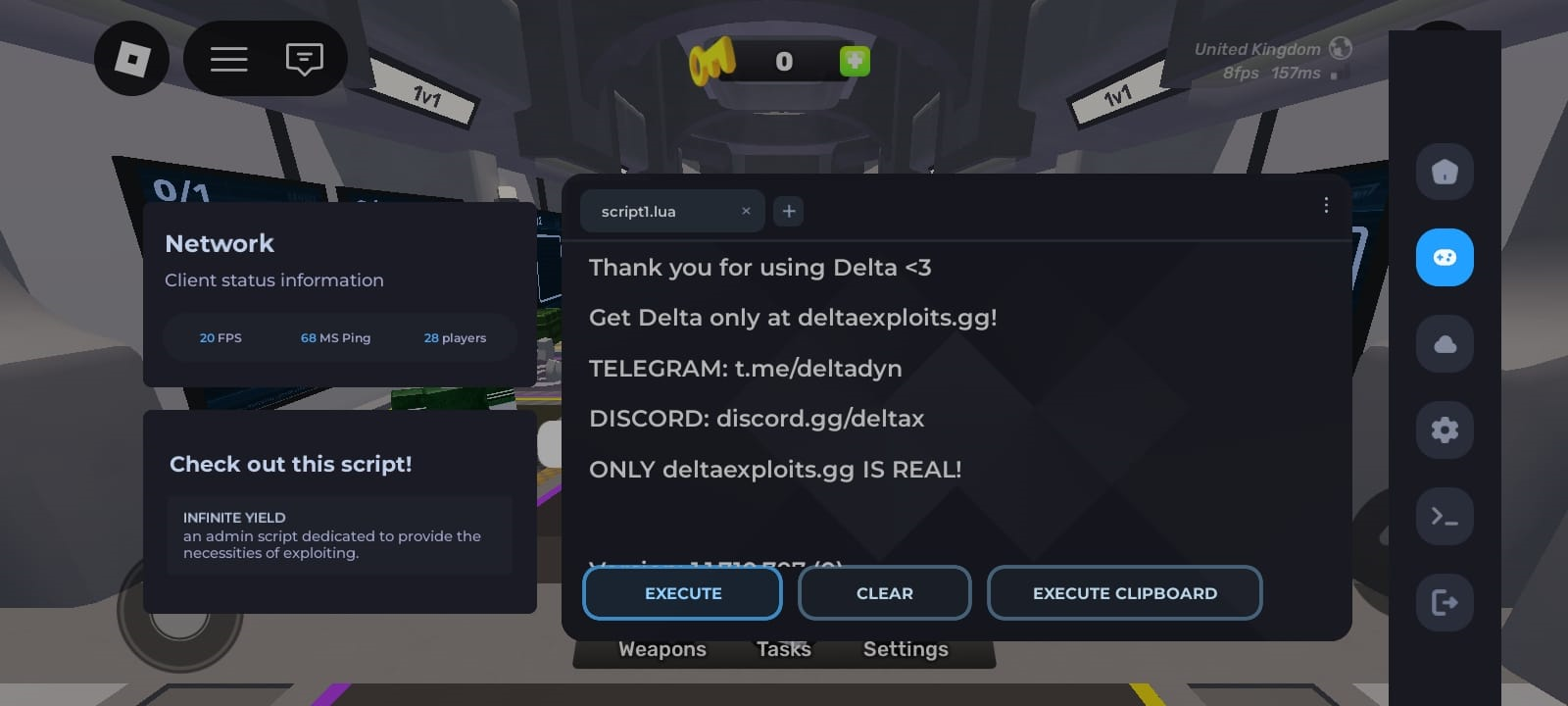
Task: Select the script1.lua tab
Action: 647,210
